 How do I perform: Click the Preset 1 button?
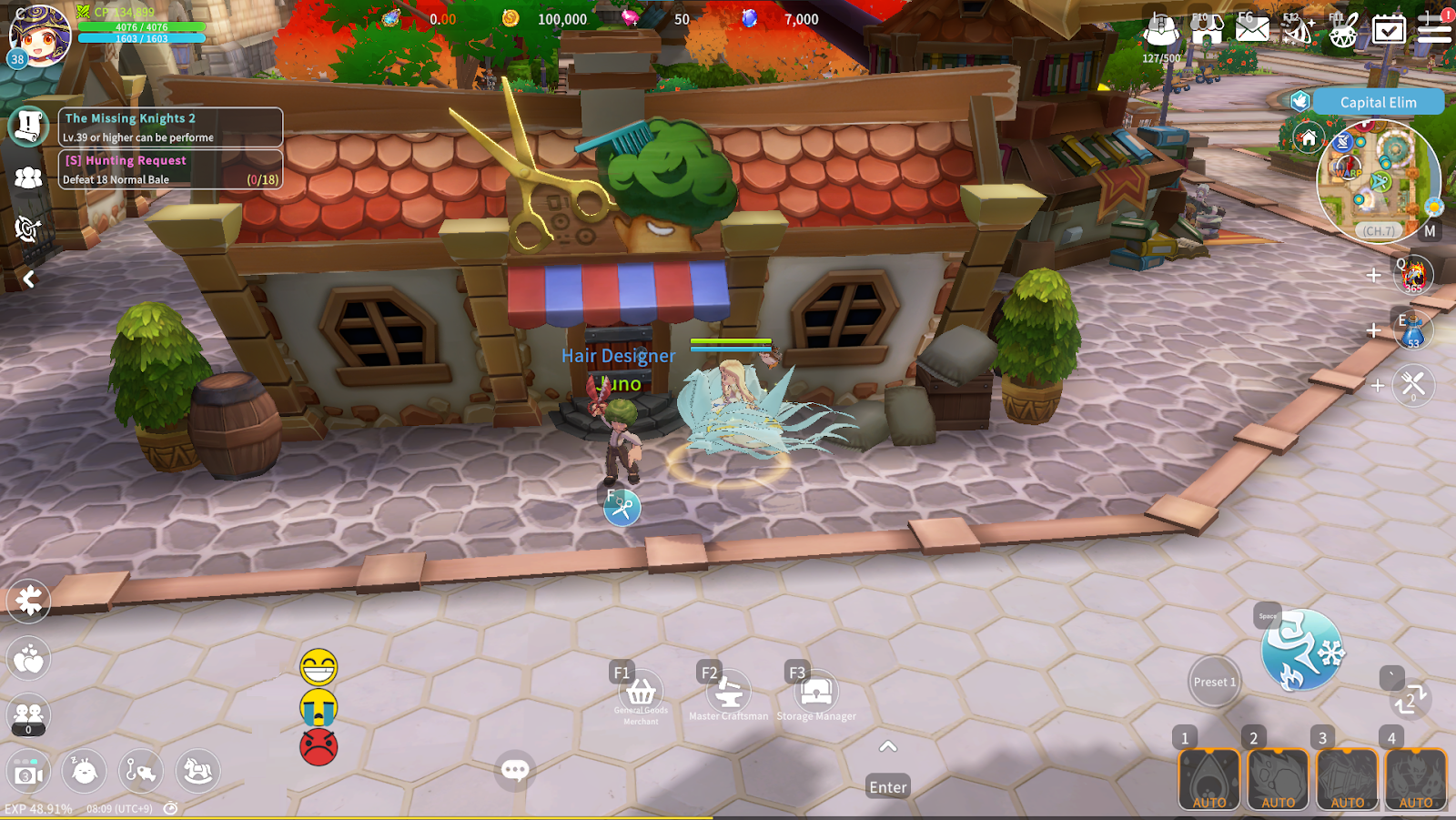click(x=1215, y=682)
